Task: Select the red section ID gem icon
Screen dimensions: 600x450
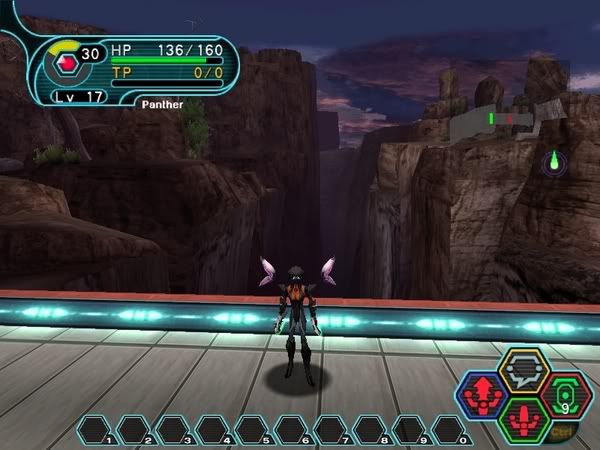Action: point(66,62)
